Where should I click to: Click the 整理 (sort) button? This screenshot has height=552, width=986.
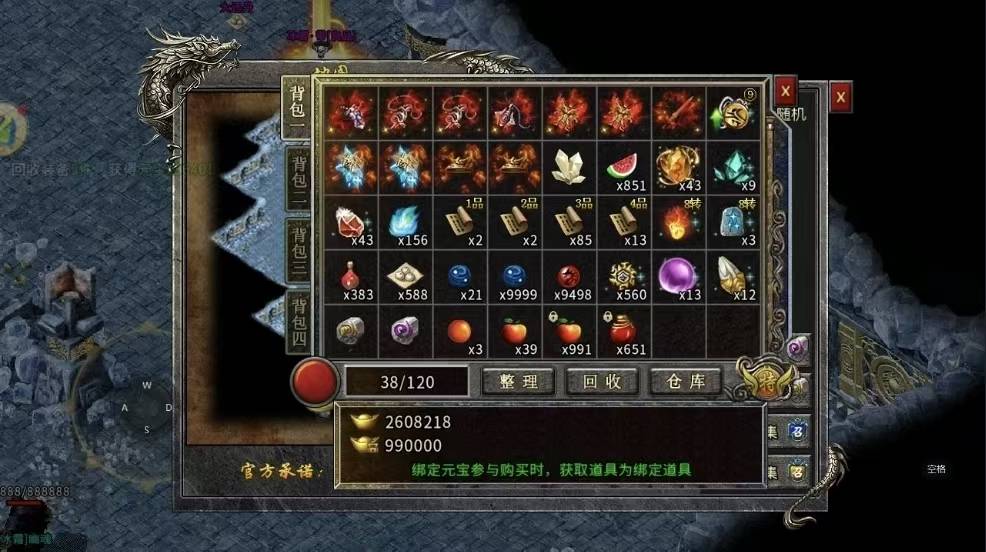coord(517,381)
